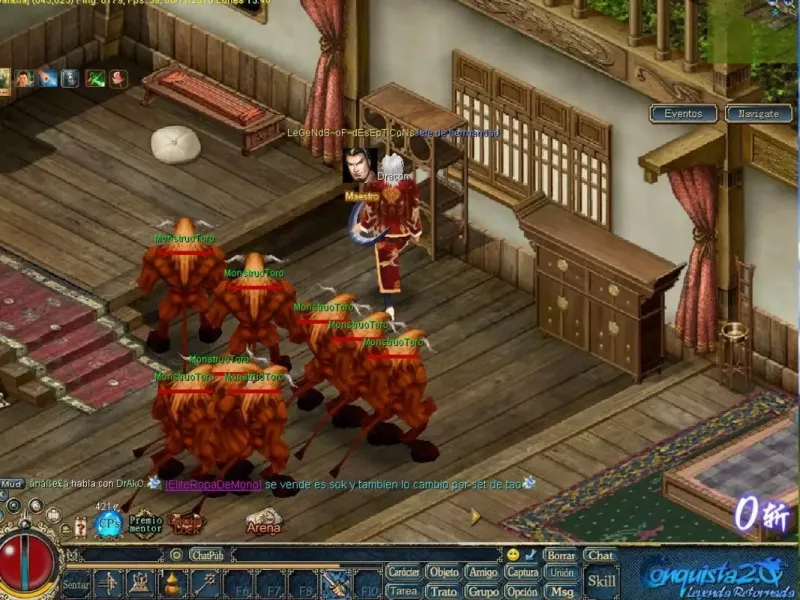Select the ChatPub channel button
The image size is (800, 600).
[x=207, y=555]
